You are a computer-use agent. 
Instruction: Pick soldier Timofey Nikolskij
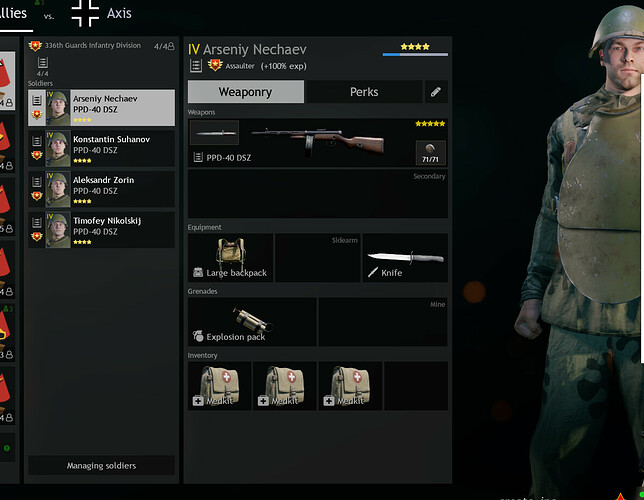[101, 230]
